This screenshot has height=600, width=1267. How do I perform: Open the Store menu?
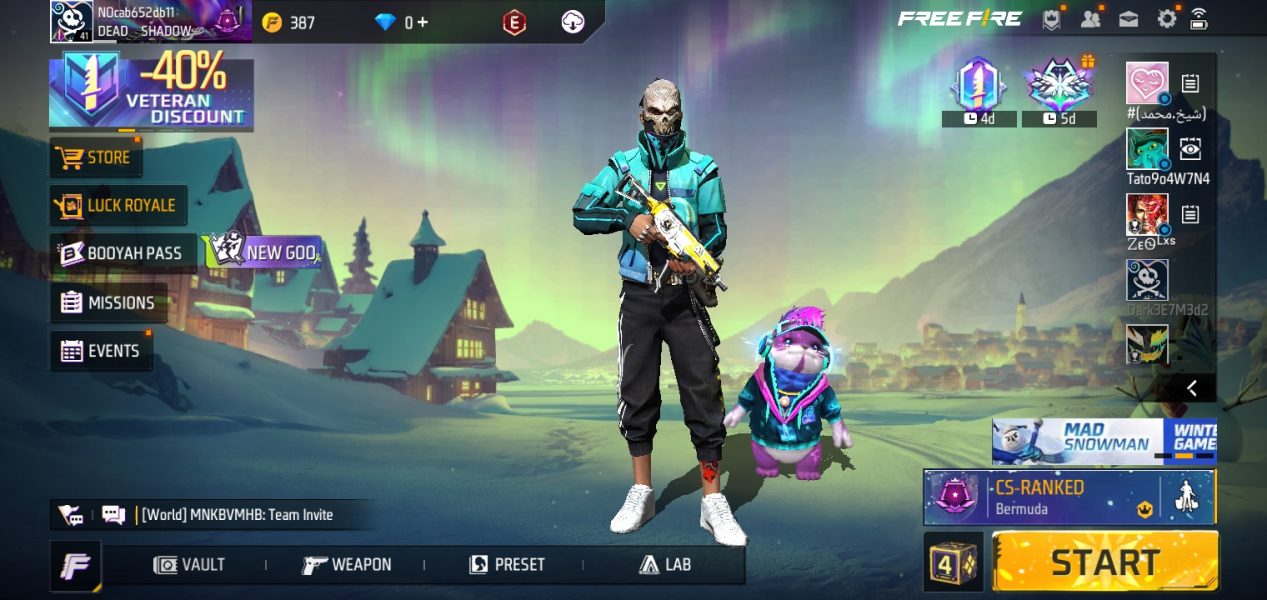coord(96,157)
